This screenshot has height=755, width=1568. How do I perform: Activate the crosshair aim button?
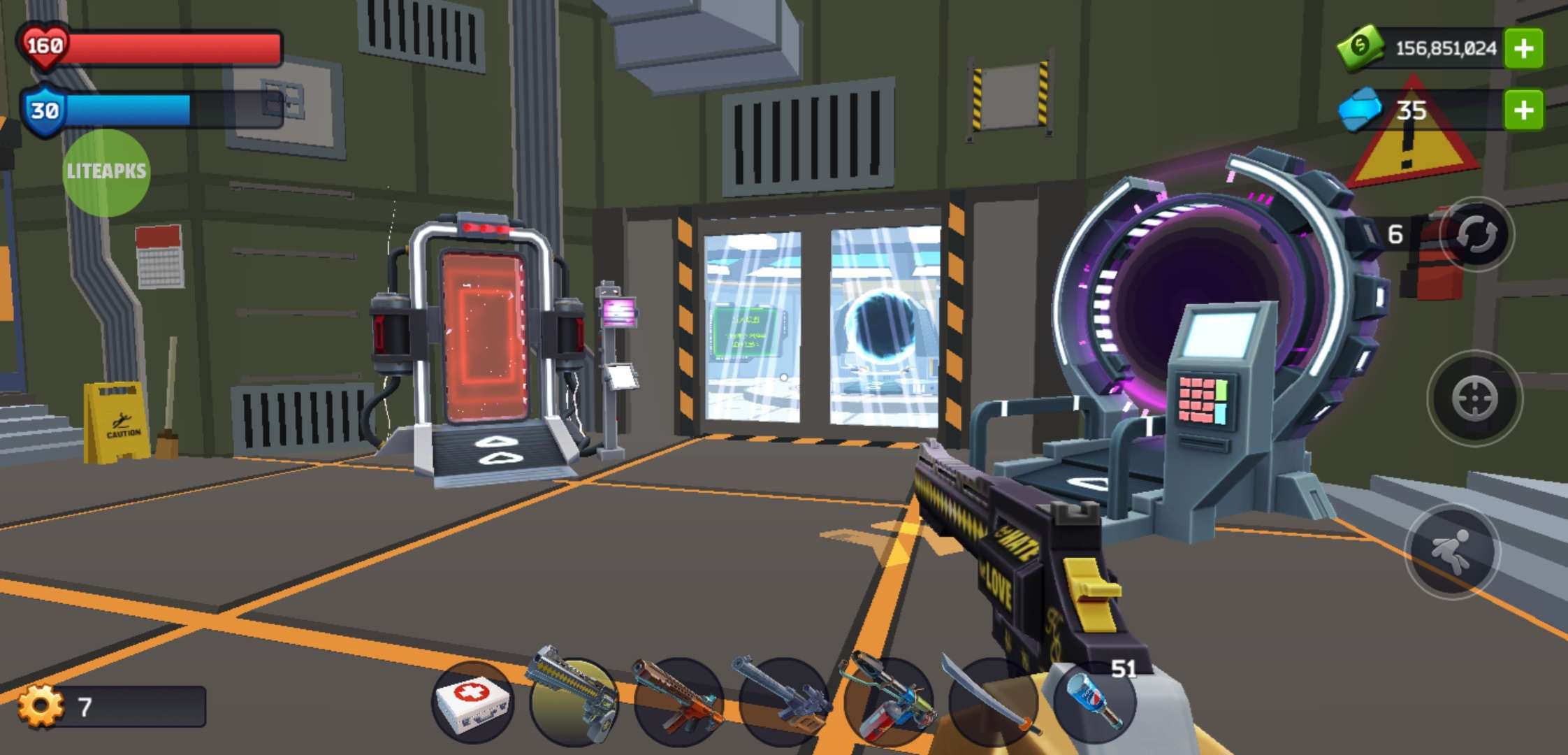(1474, 398)
